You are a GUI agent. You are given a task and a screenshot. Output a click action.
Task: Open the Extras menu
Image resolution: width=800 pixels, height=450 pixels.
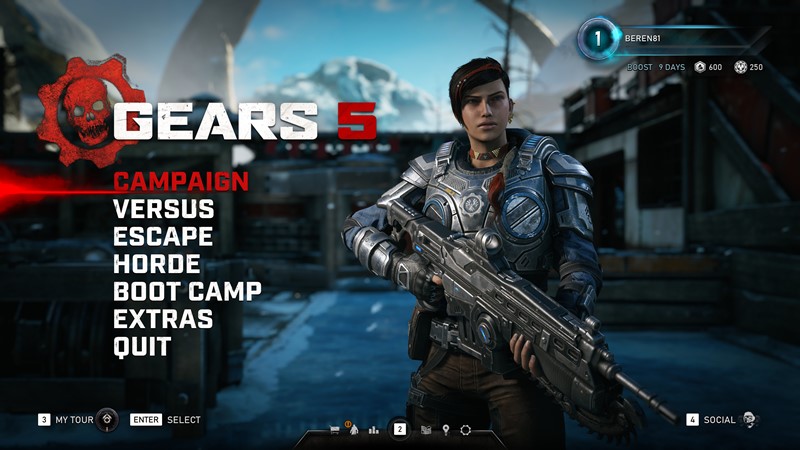click(162, 320)
